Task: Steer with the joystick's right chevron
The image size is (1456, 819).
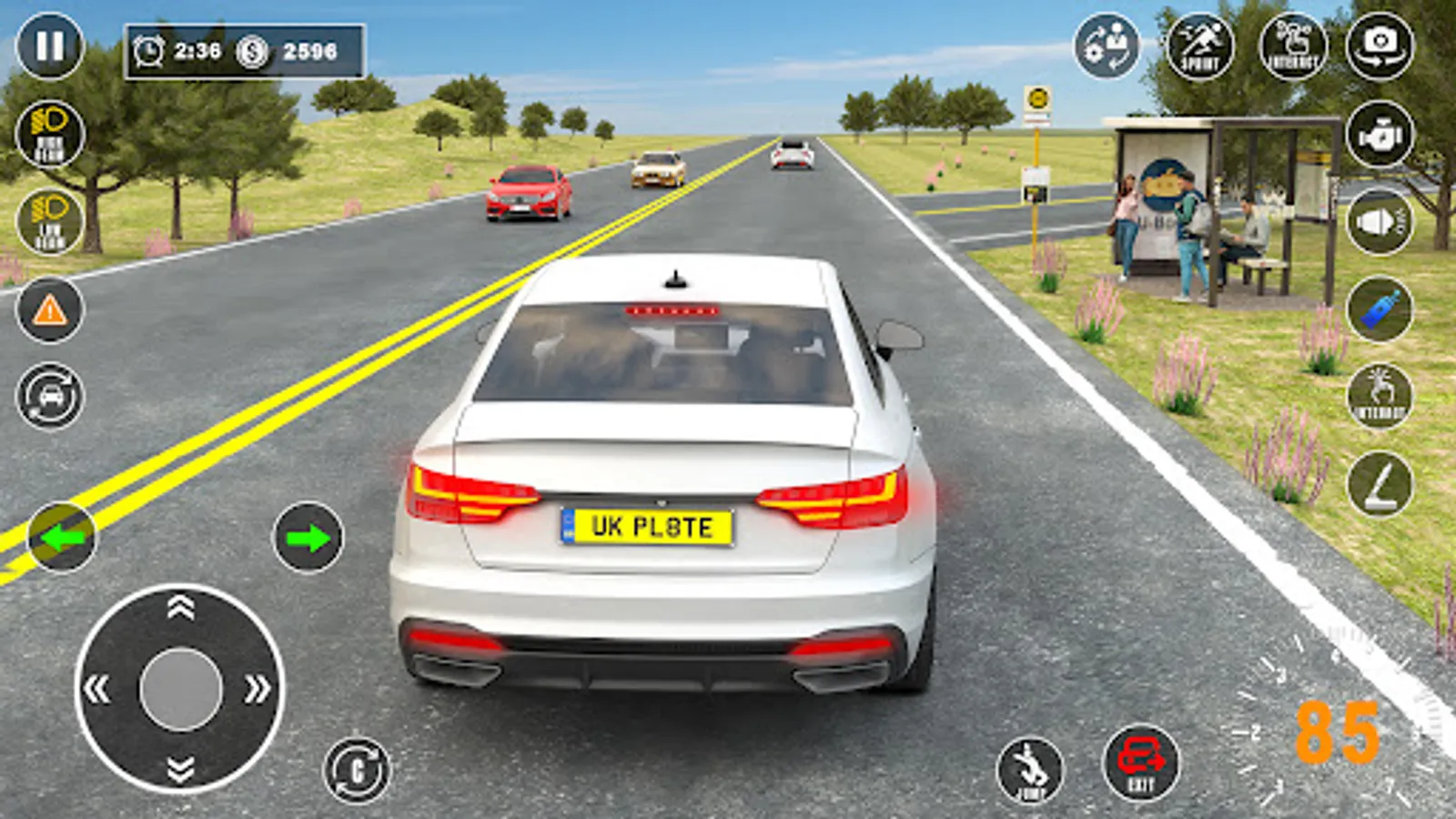Action: pos(258,689)
